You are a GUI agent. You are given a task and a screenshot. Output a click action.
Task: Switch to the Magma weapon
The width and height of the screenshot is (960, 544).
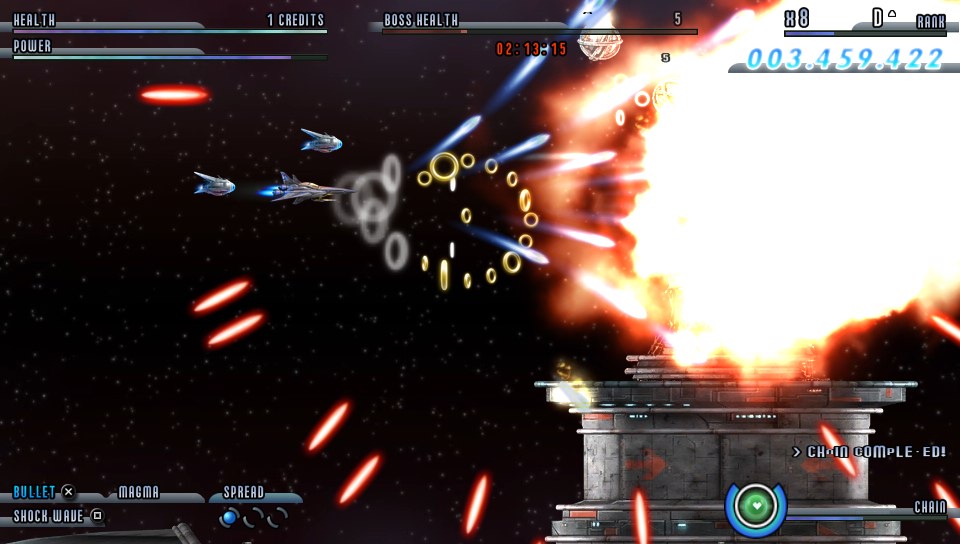[139, 492]
